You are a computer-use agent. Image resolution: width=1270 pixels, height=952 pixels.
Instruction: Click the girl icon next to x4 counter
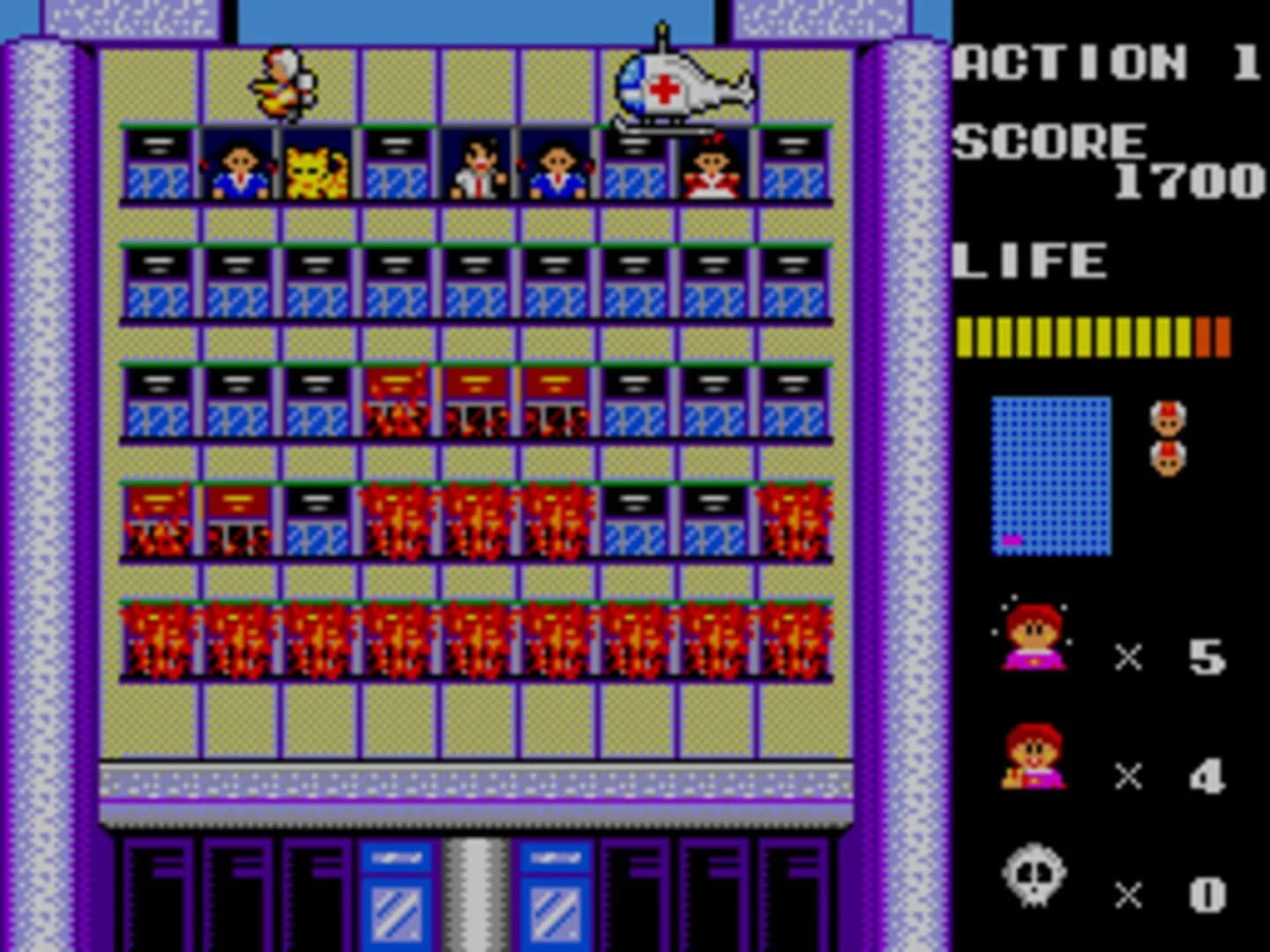click(x=1030, y=760)
